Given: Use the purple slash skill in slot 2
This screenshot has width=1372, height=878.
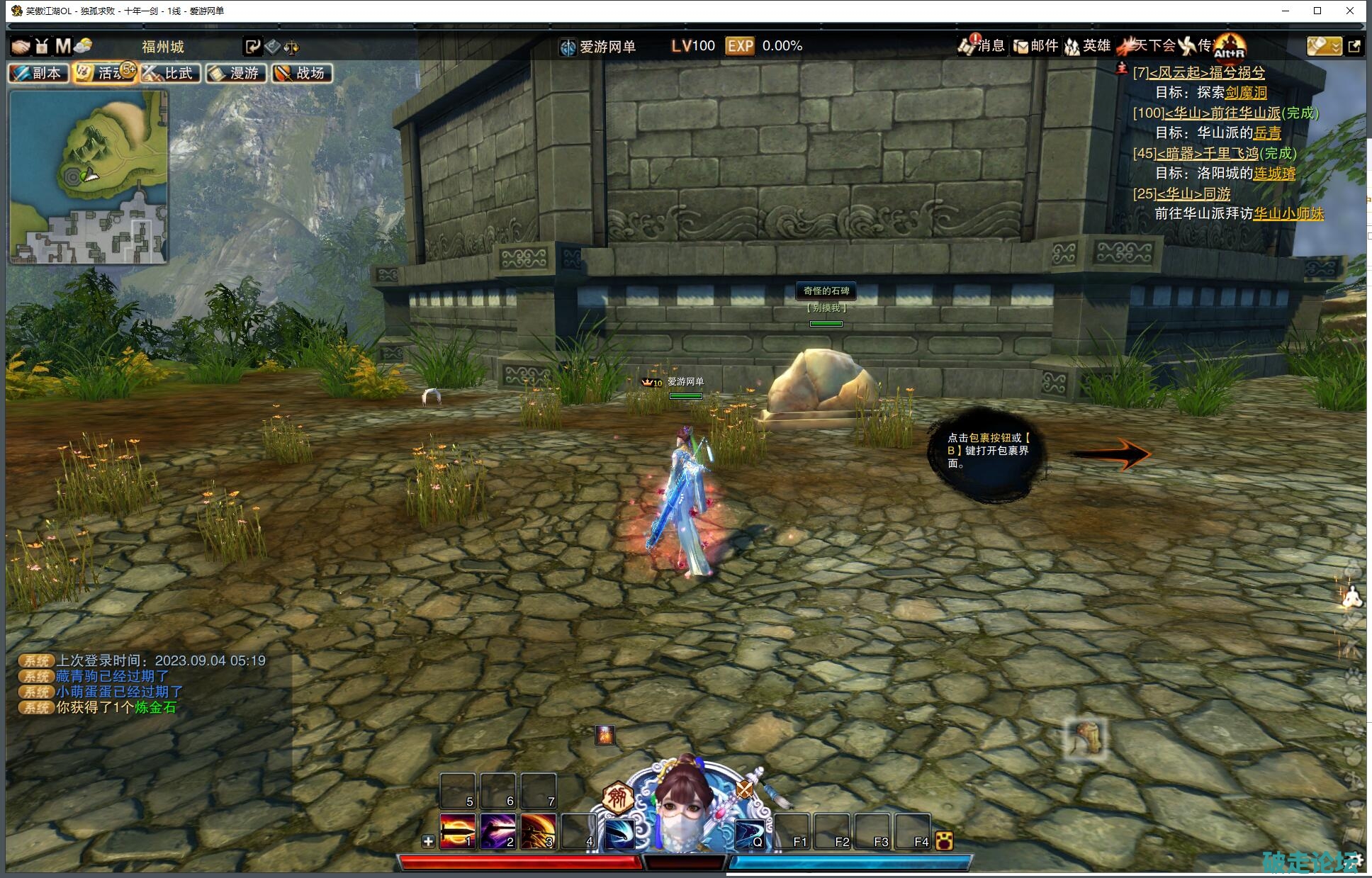Looking at the screenshot, I should coord(497,831).
